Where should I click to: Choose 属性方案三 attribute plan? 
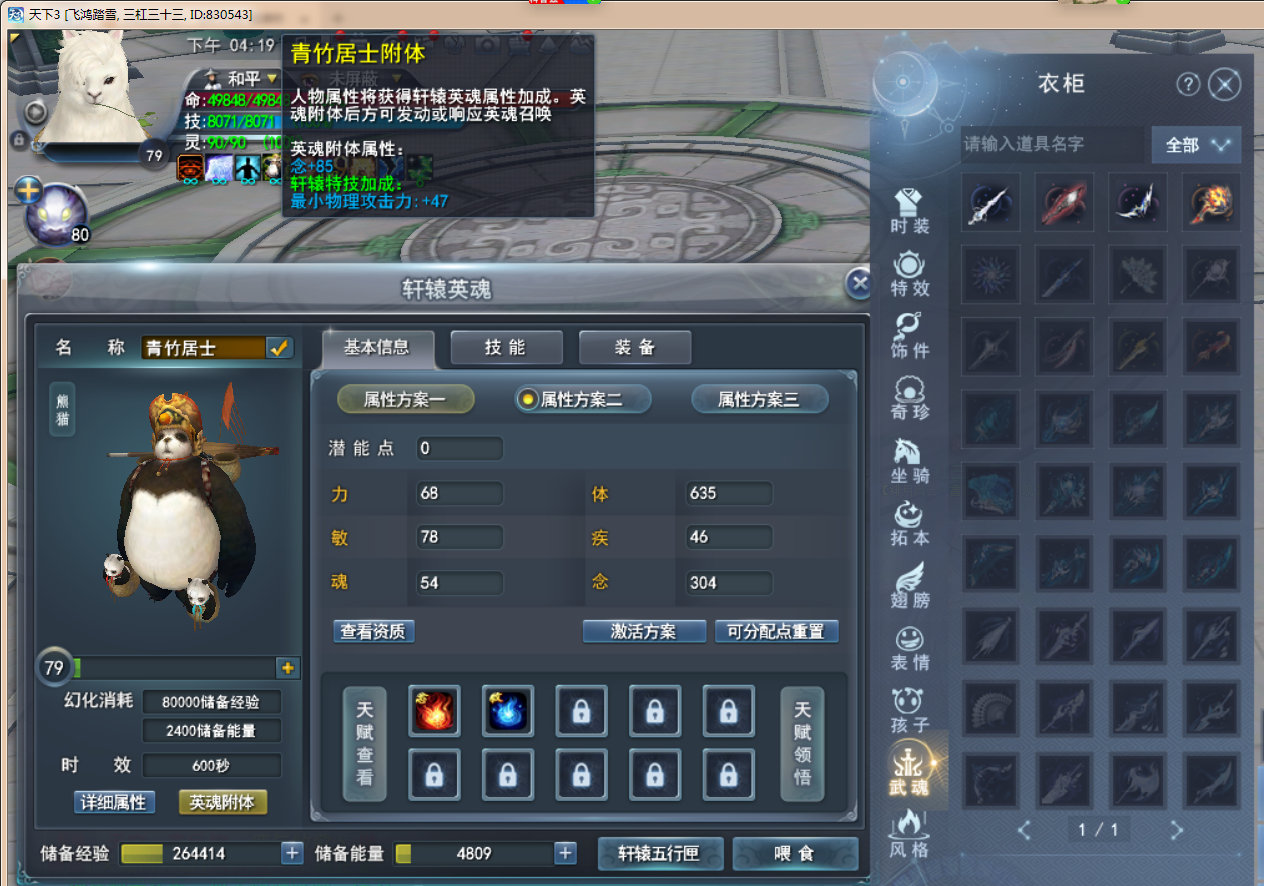[x=759, y=400]
